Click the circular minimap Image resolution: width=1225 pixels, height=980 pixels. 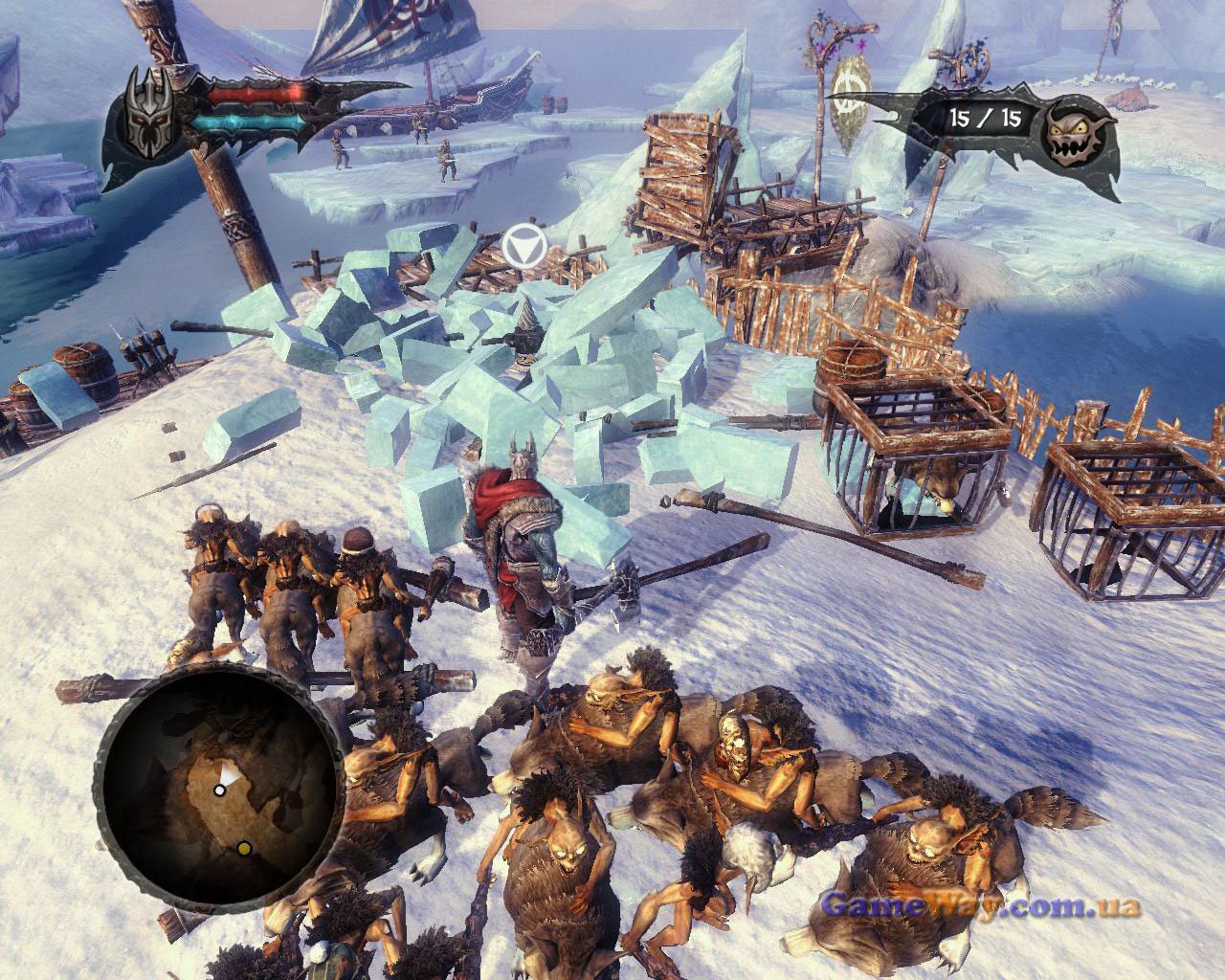point(222,785)
